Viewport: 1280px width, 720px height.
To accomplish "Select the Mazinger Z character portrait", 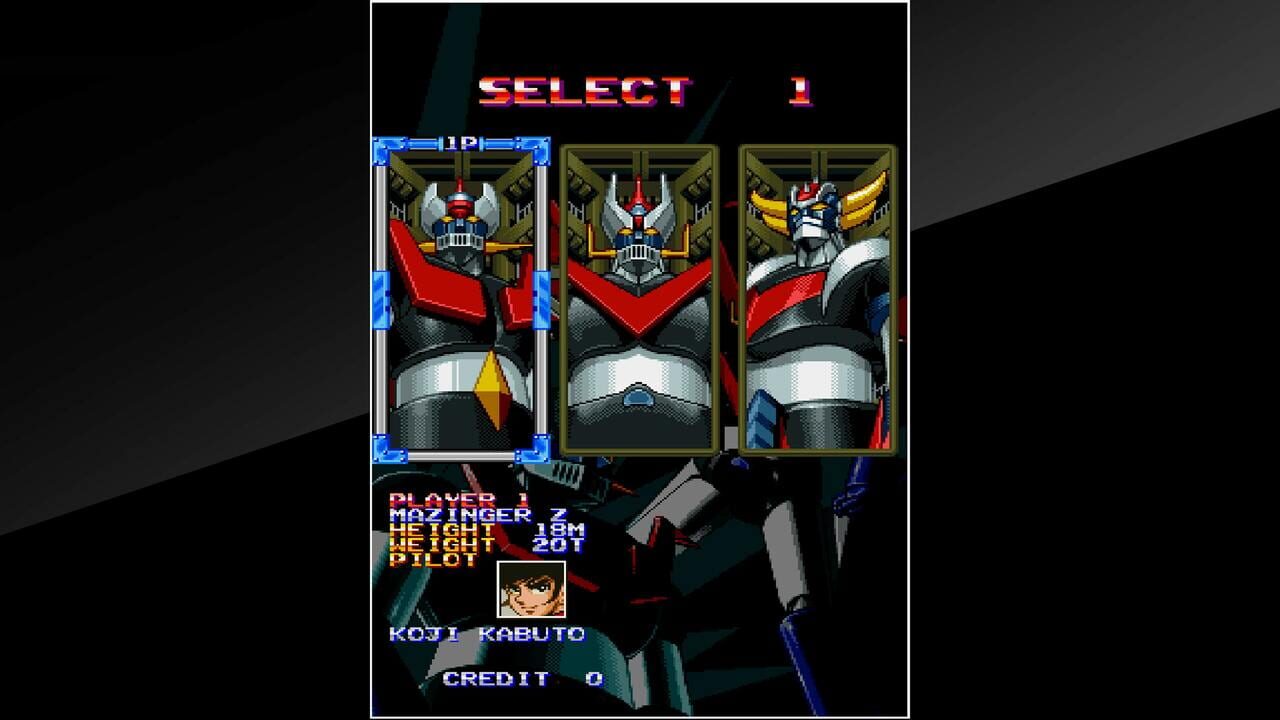I will [463, 300].
